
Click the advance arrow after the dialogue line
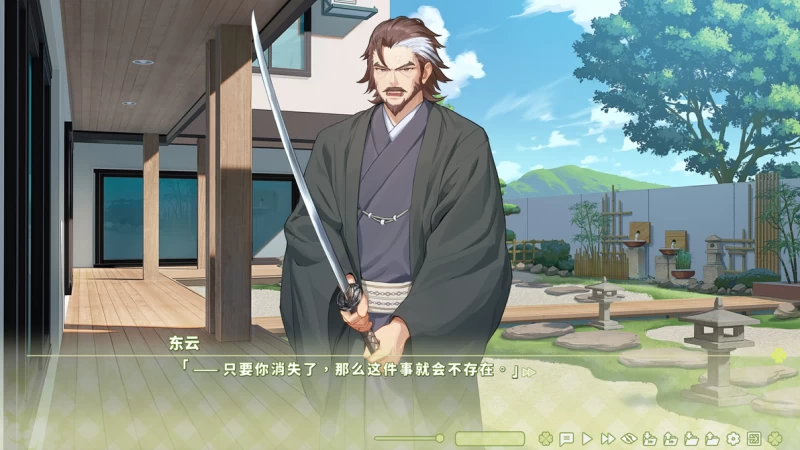(x=529, y=372)
